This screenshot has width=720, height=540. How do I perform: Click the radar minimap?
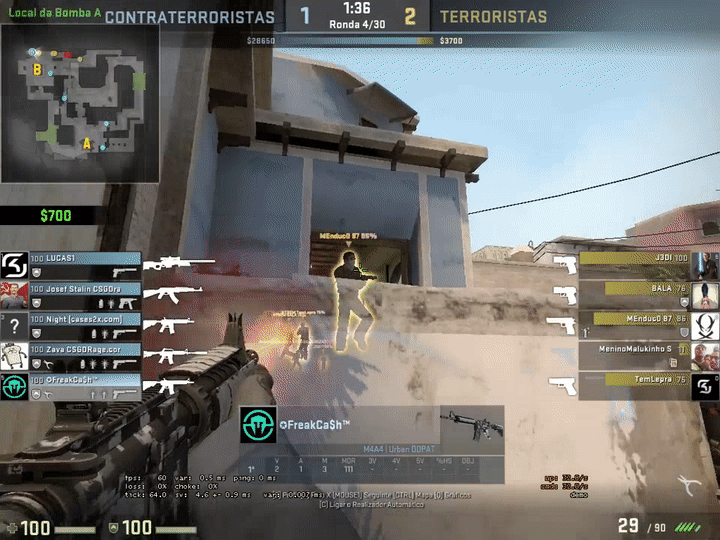pyautogui.click(x=80, y=102)
